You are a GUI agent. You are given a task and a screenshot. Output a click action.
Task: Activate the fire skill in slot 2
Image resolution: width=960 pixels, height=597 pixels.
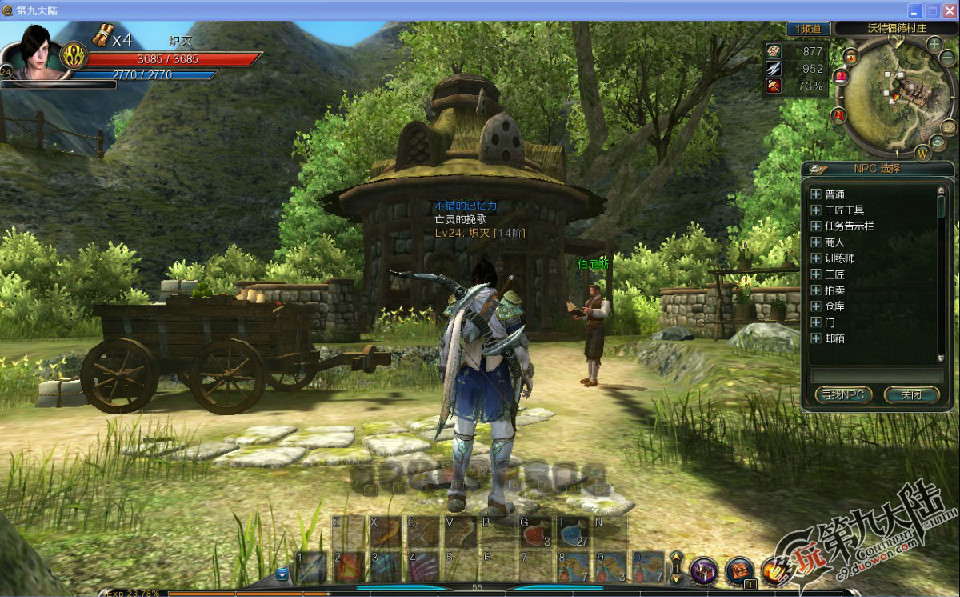pyautogui.click(x=348, y=567)
